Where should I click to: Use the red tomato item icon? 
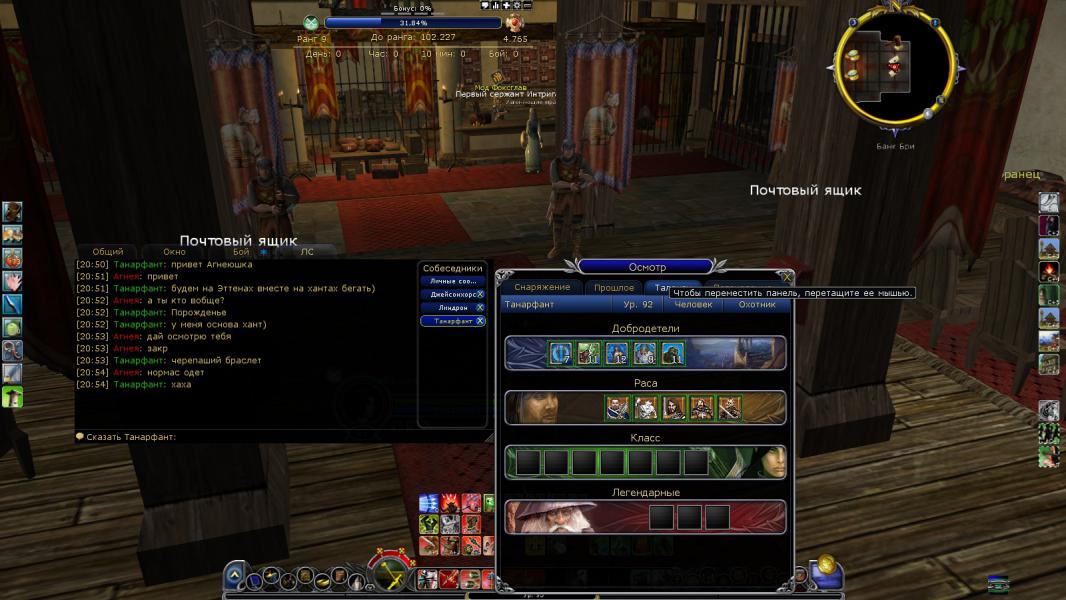[x=12, y=258]
